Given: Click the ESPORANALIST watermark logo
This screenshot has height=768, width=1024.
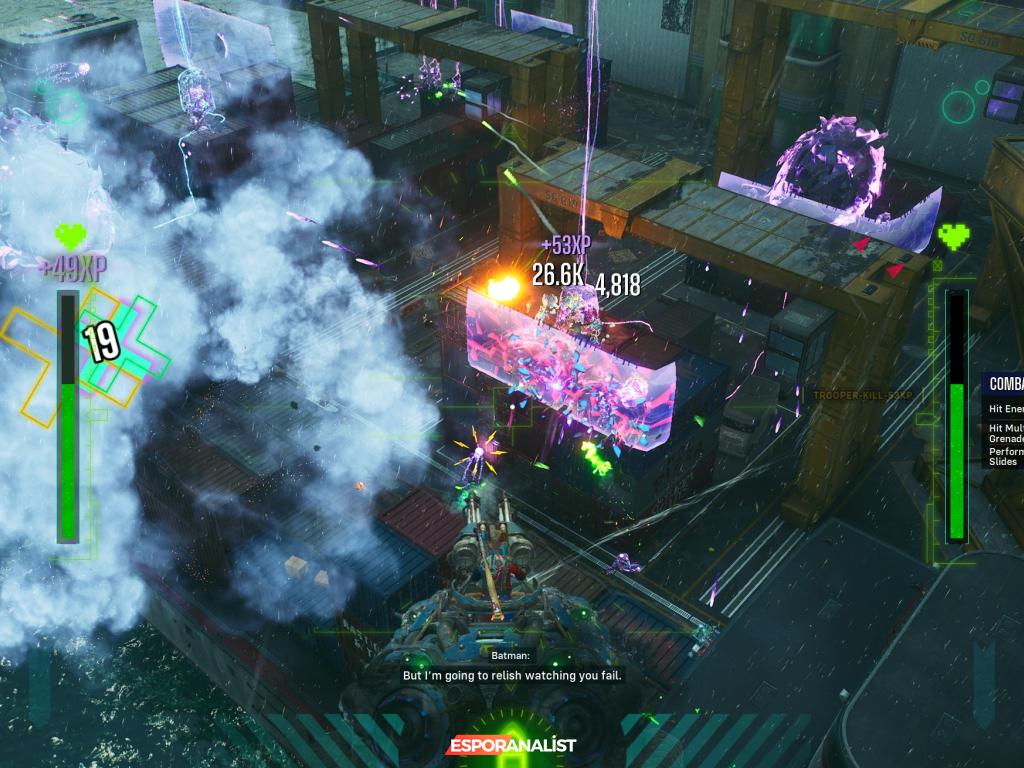Looking at the screenshot, I should (511, 745).
